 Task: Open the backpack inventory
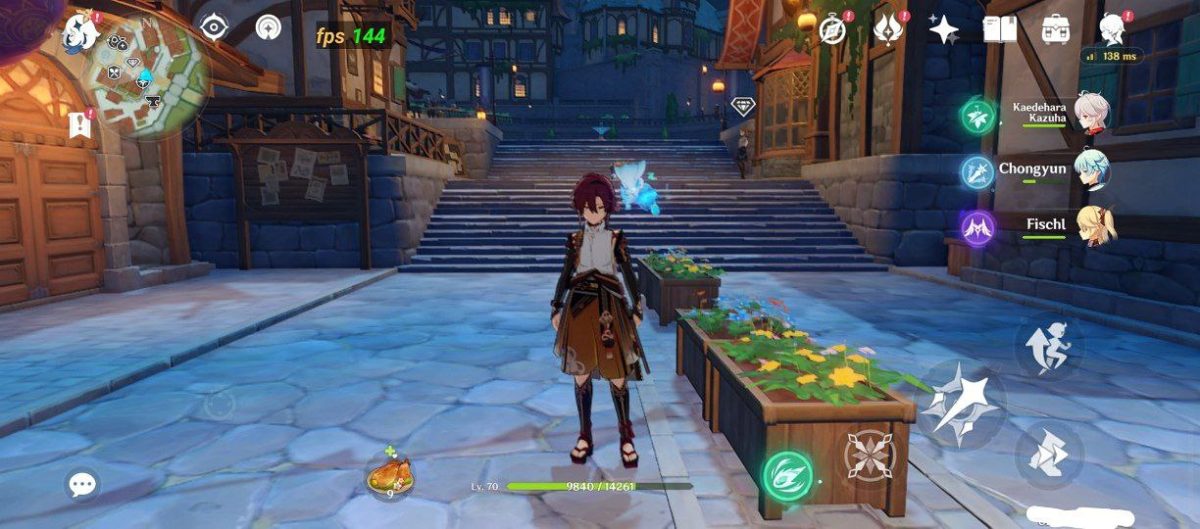pyautogui.click(x=1055, y=29)
